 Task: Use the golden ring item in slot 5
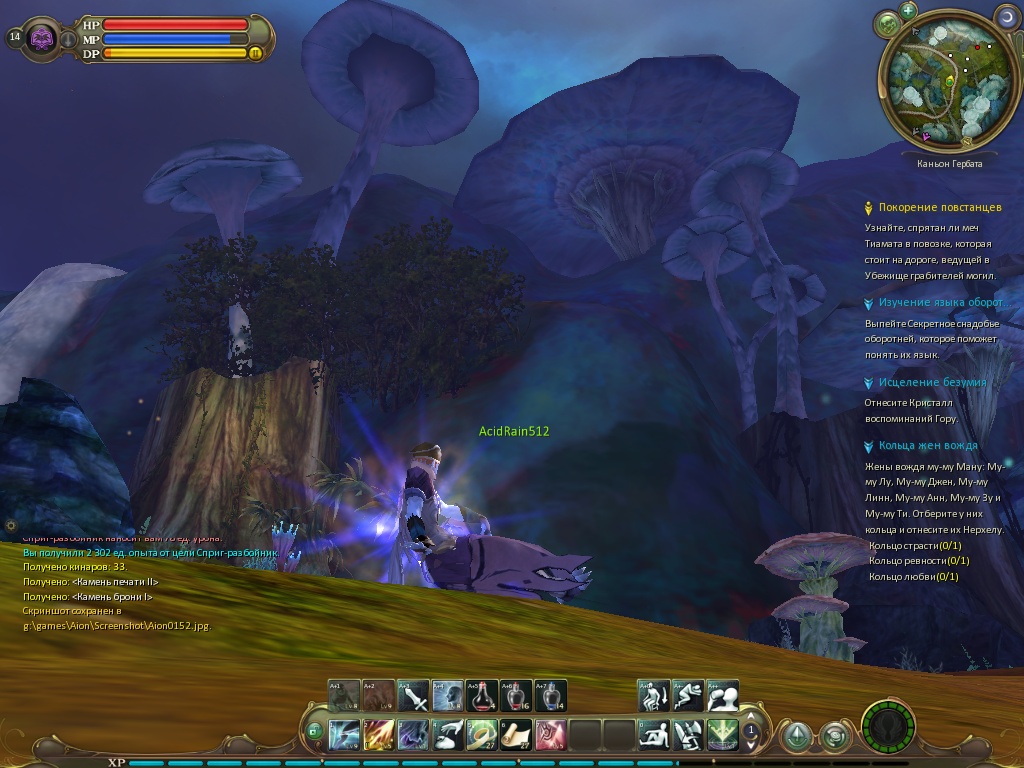482,734
